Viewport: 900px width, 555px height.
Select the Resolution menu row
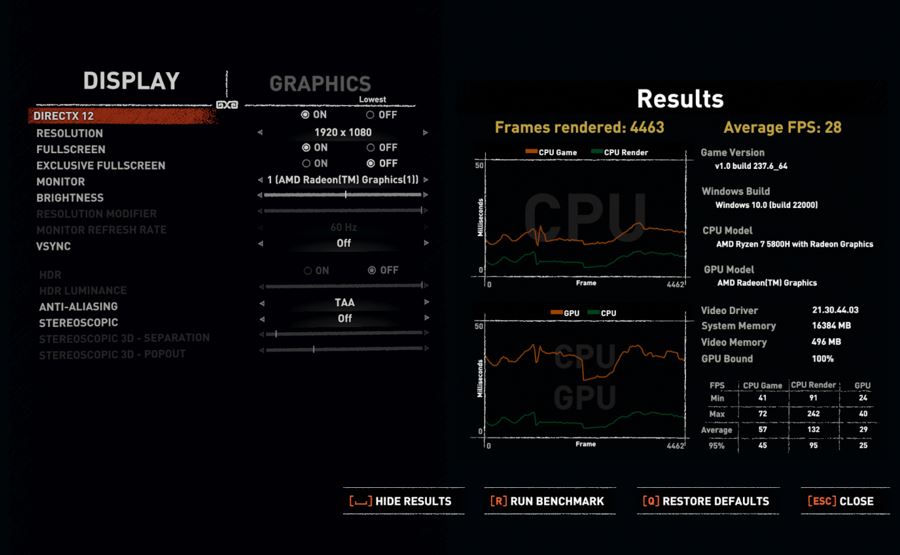[69, 133]
